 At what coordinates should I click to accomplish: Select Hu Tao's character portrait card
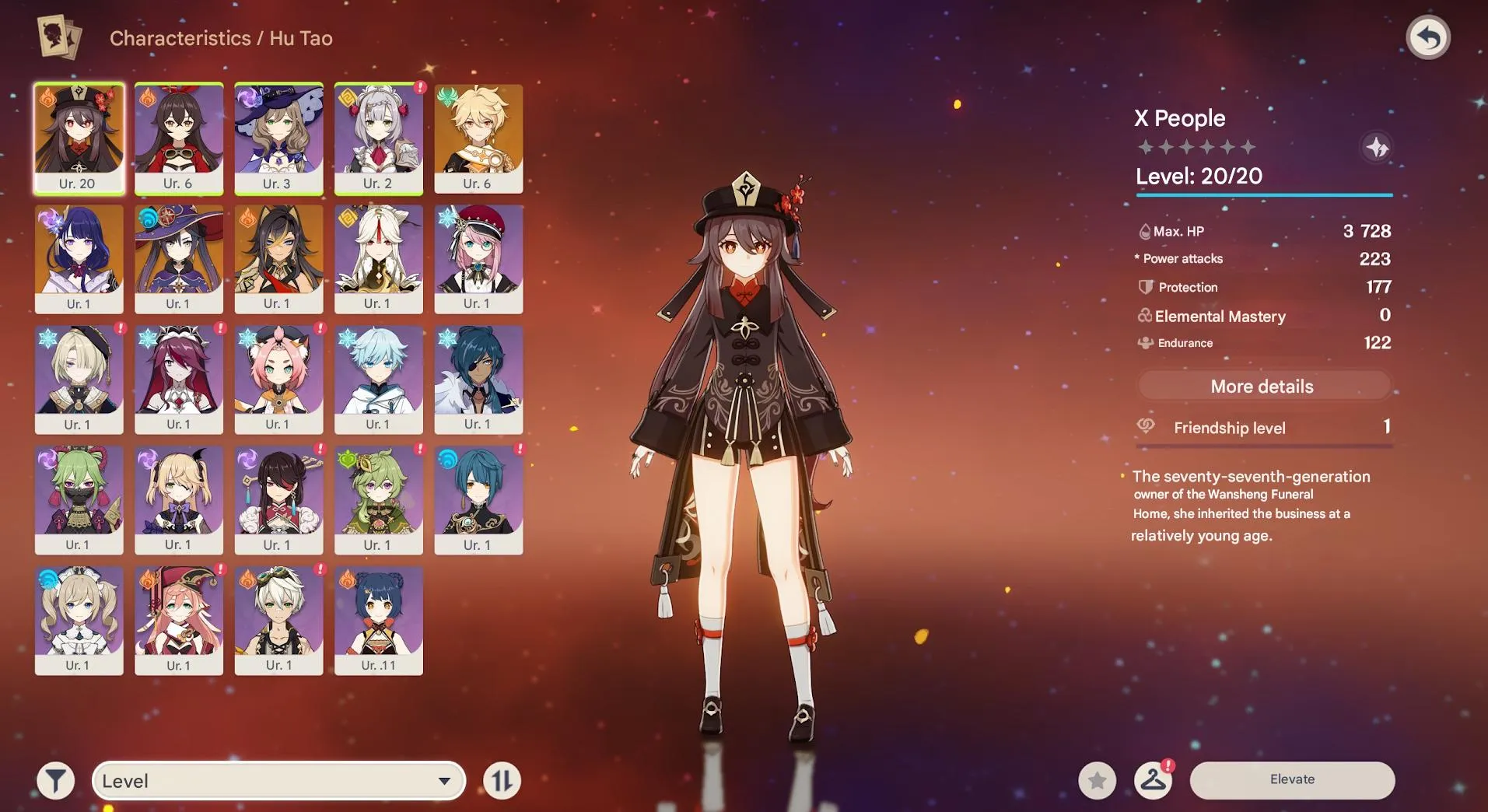(x=79, y=138)
